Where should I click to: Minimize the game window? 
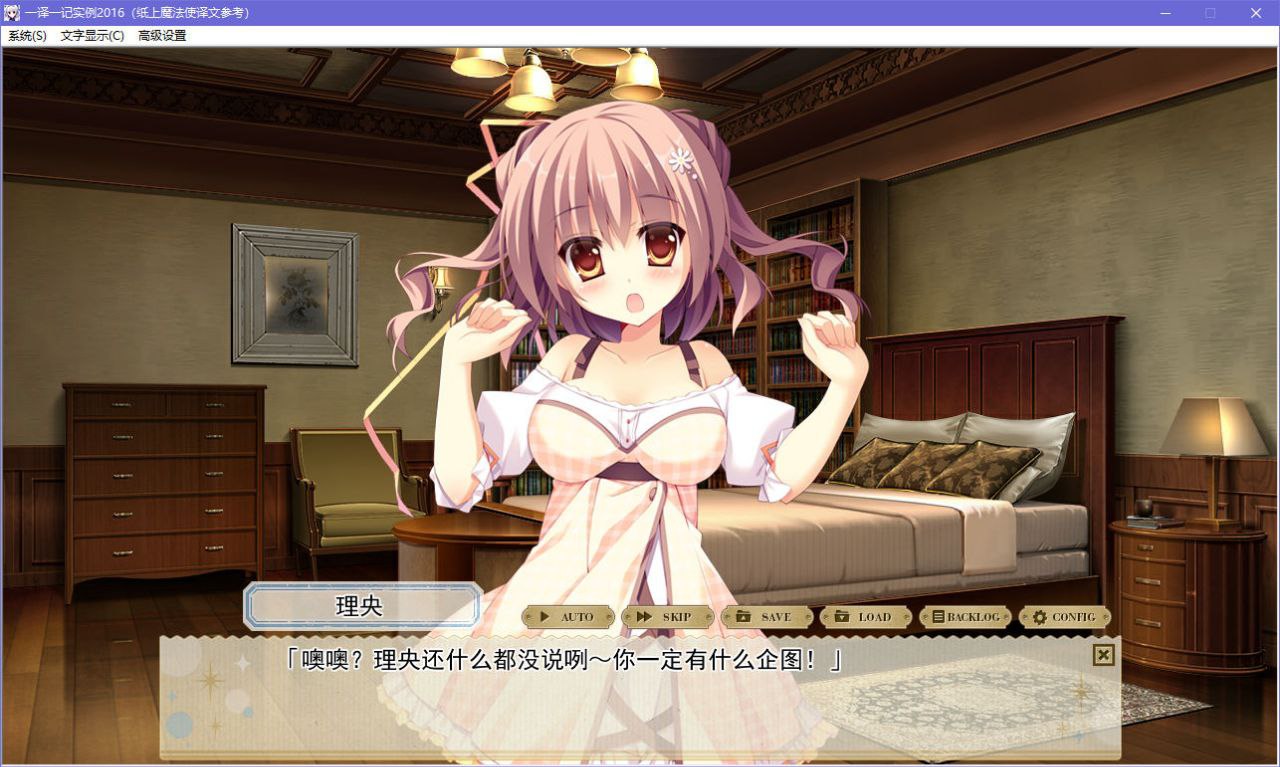pyautogui.click(x=1165, y=13)
